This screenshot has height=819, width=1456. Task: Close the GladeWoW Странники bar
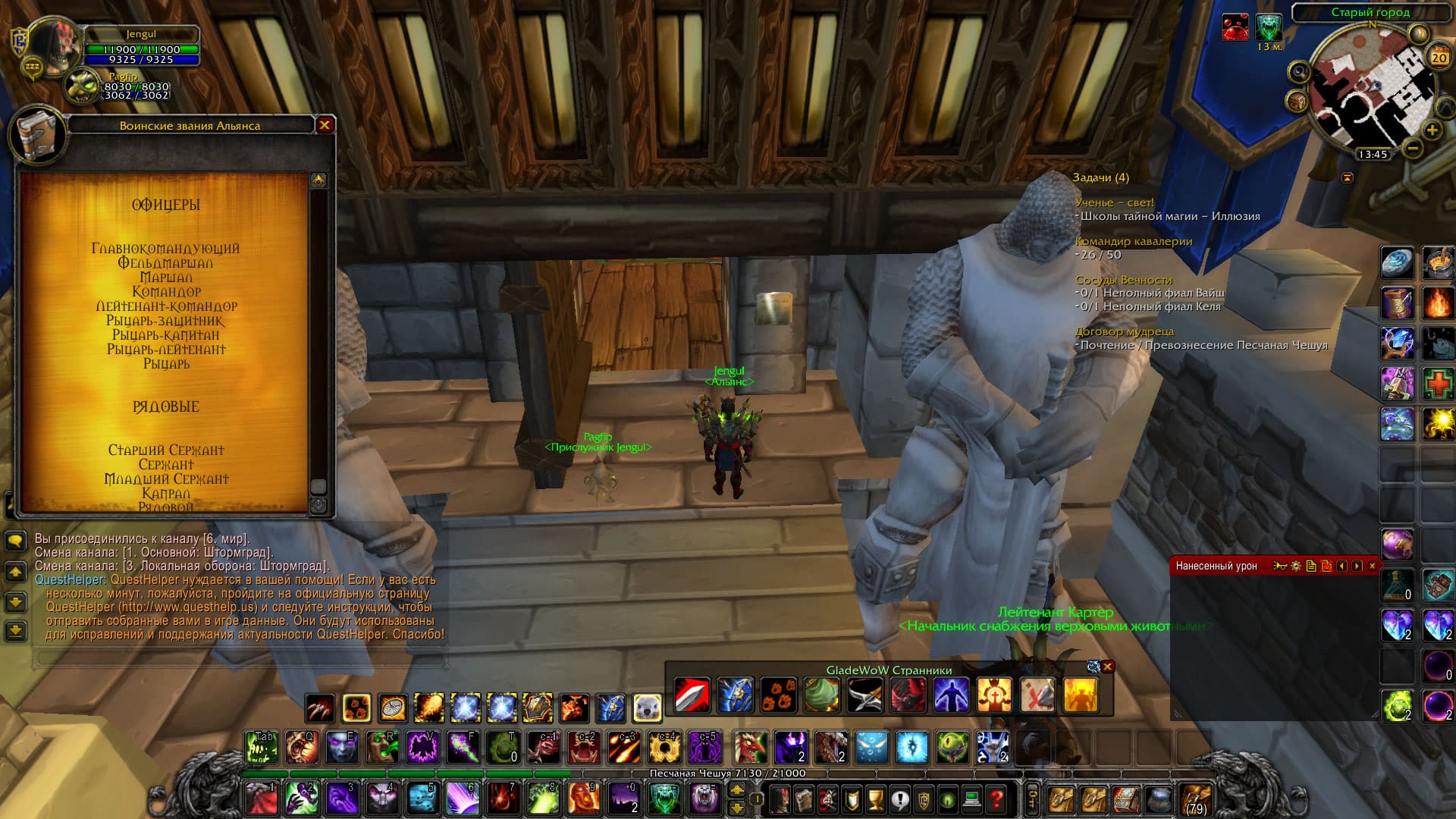tap(1108, 667)
